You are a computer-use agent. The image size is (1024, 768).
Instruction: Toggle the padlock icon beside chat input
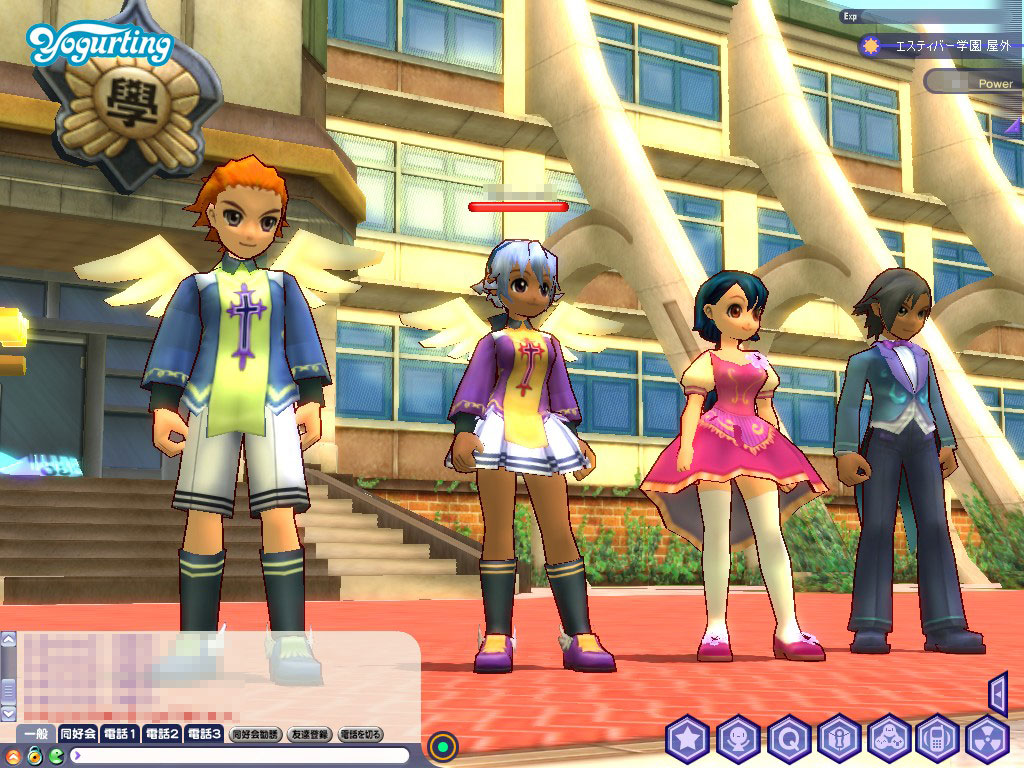coord(35,755)
